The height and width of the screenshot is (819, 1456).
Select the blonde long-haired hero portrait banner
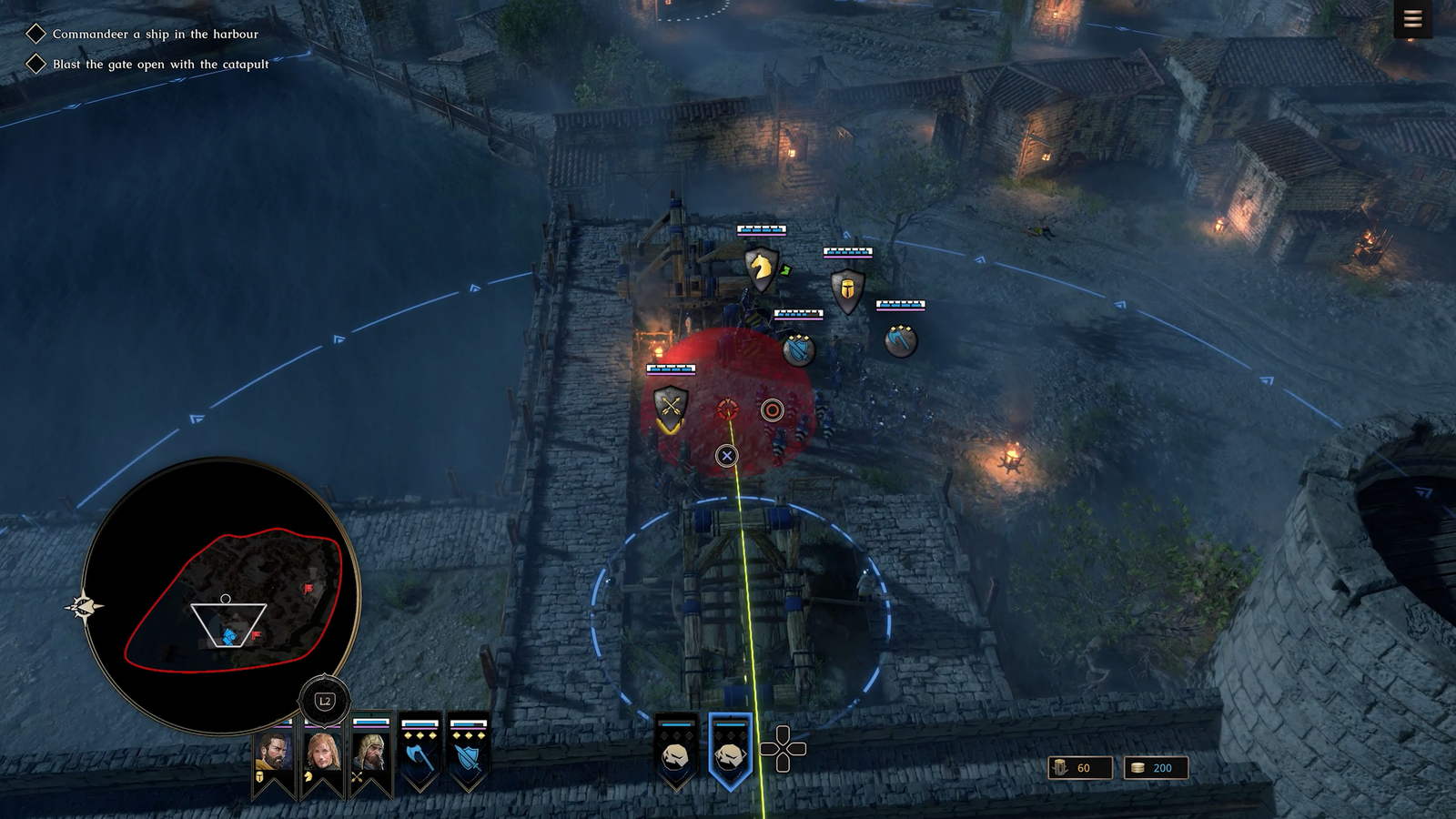pos(322,754)
